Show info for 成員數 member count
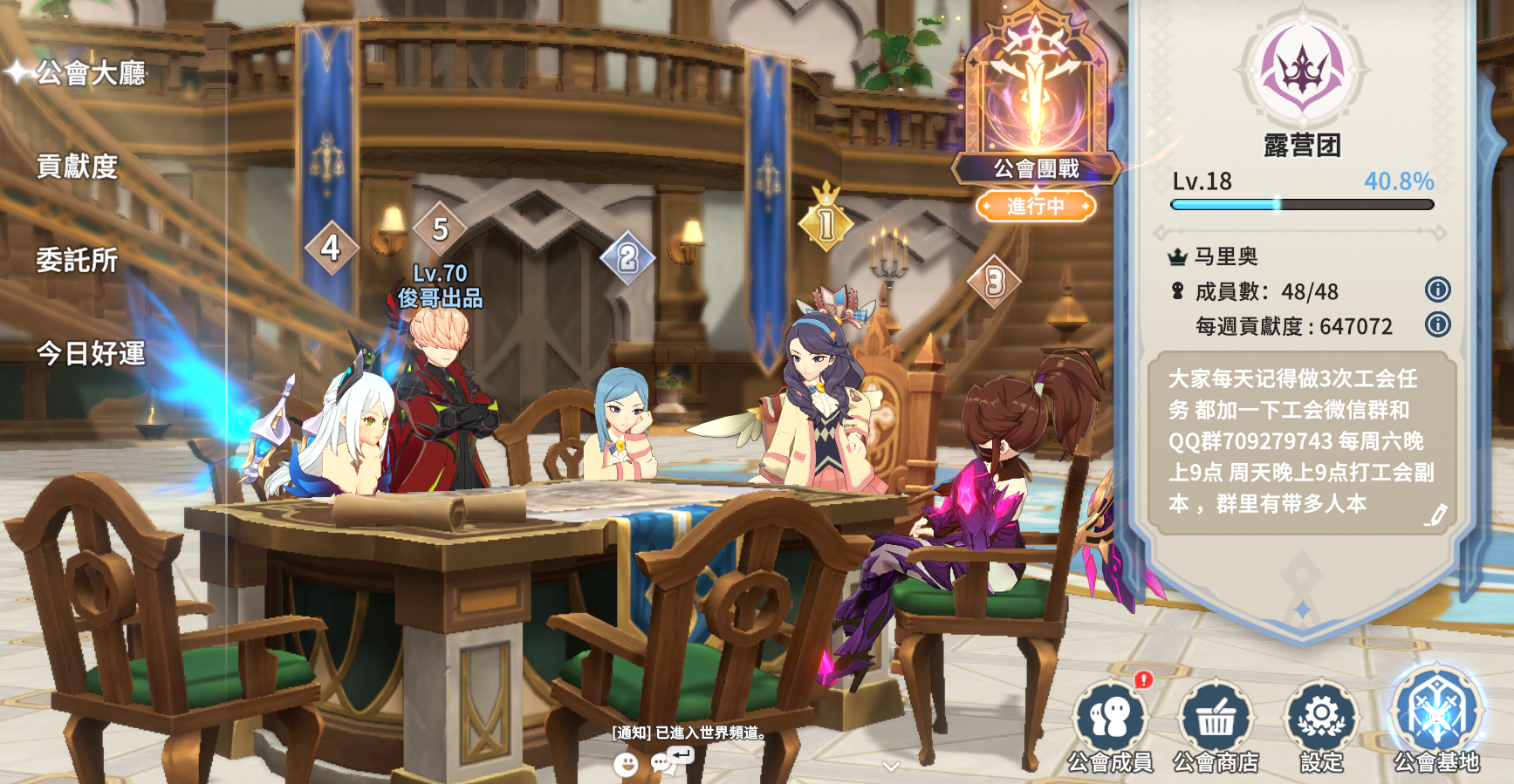The height and width of the screenshot is (784, 1514). [x=1437, y=290]
